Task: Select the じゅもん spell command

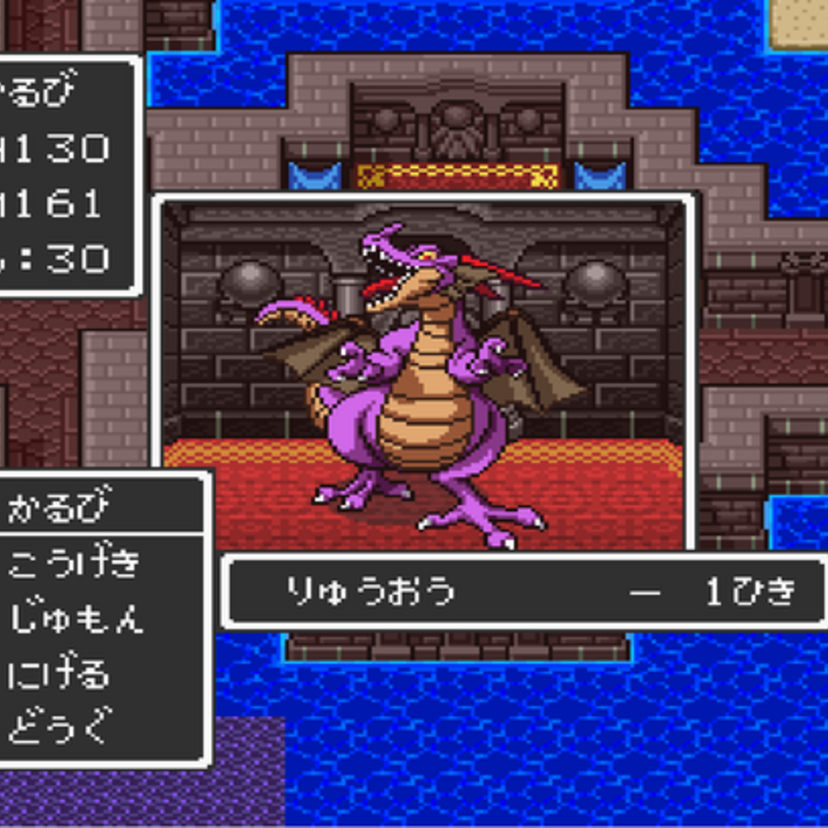Action: click(x=75, y=618)
